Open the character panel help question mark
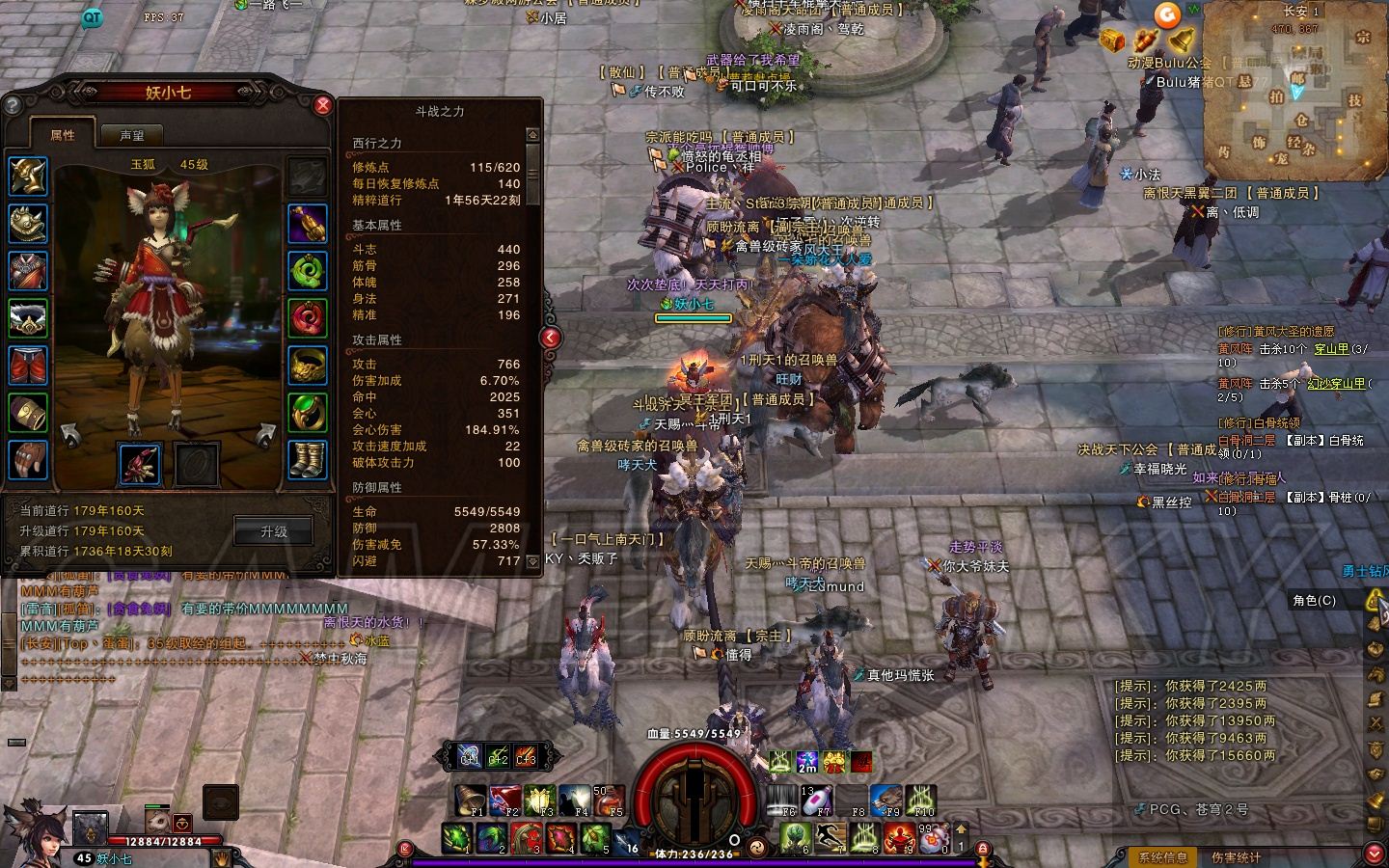The width and height of the screenshot is (1389, 868). pos(13,105)
